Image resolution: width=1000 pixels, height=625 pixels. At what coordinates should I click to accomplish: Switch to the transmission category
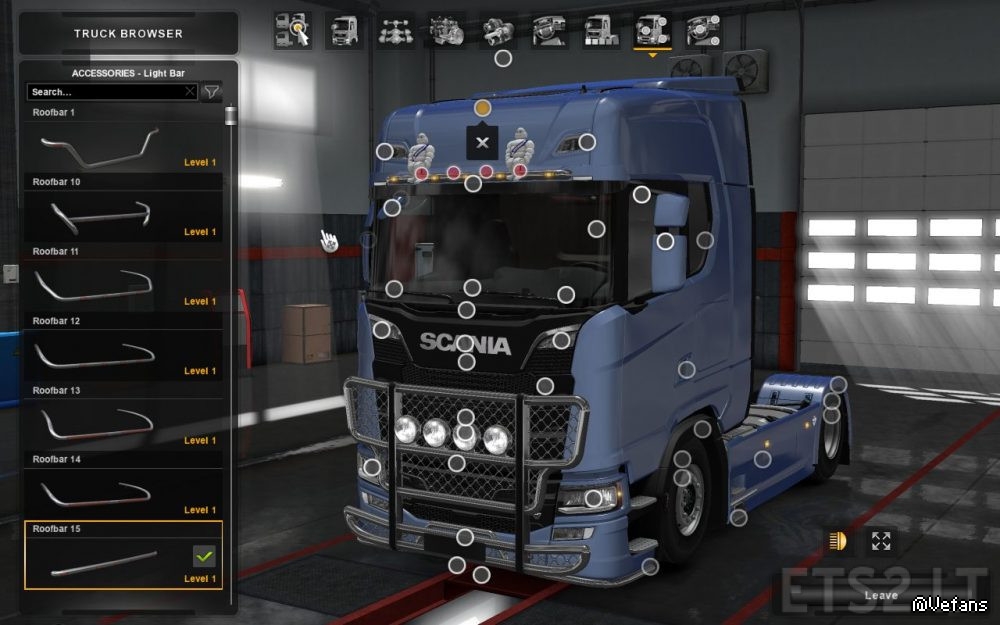pyautogui.click(x=497, y=31)
